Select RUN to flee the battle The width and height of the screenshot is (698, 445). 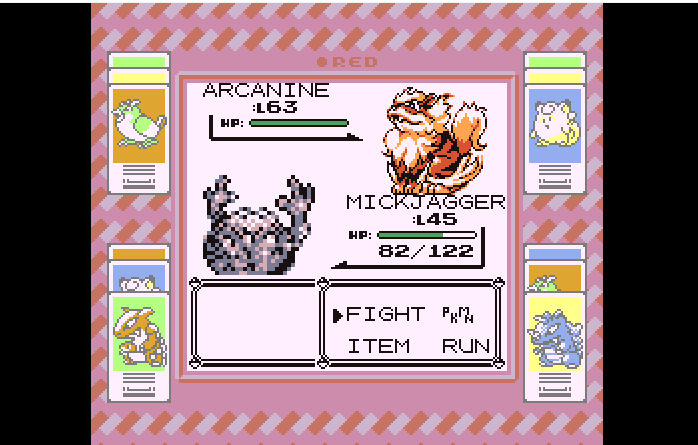(x=466, y=346)
